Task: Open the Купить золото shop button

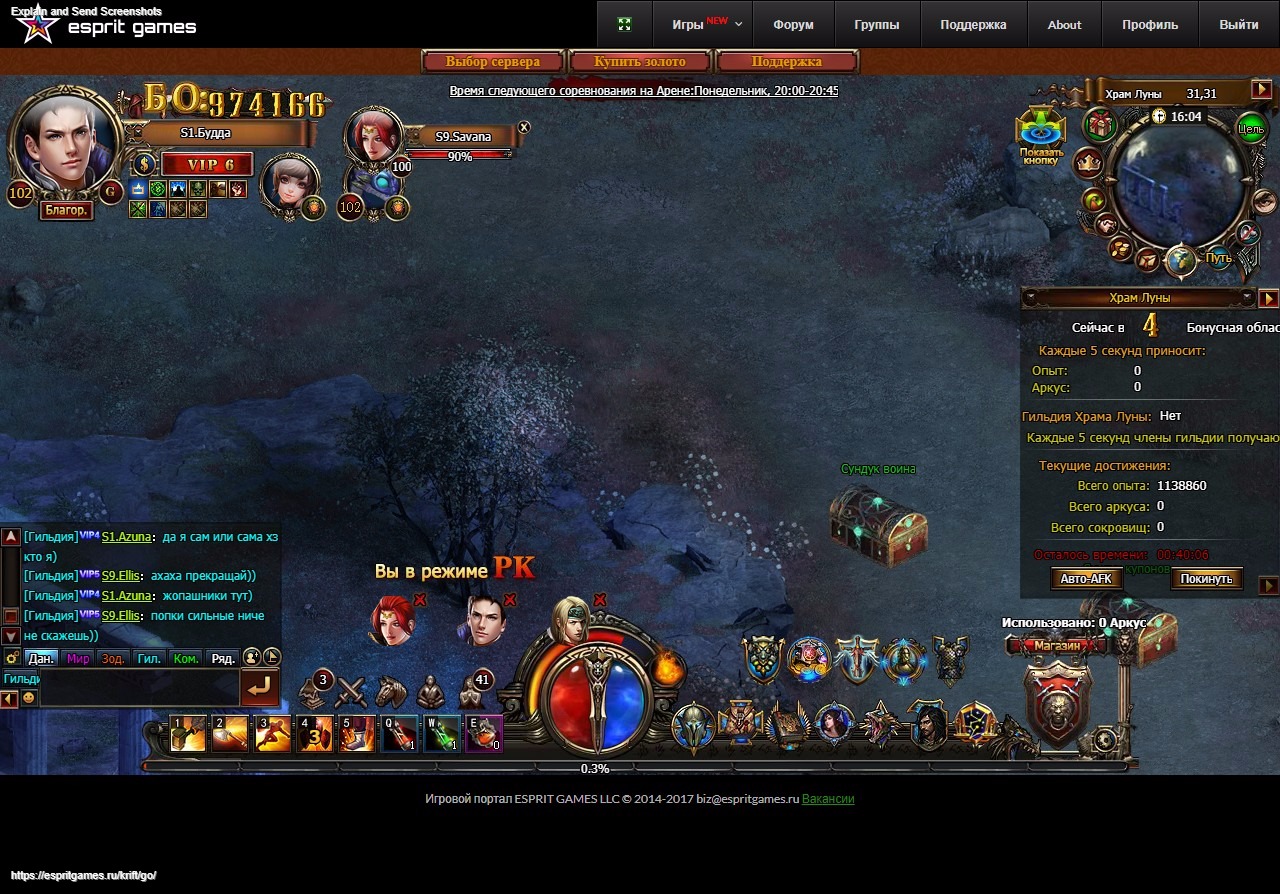Action: coord(640,62)
